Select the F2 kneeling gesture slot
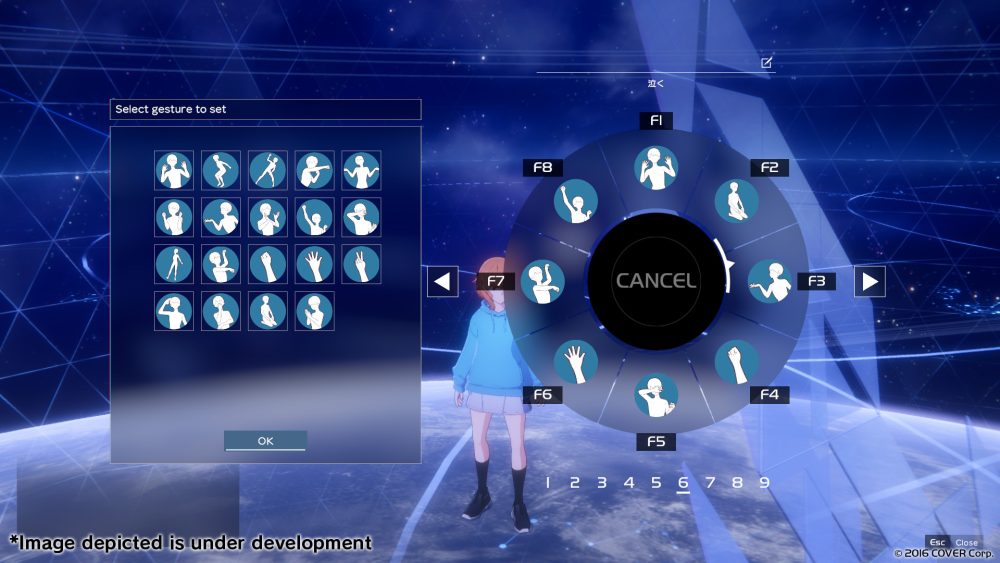 736,201
